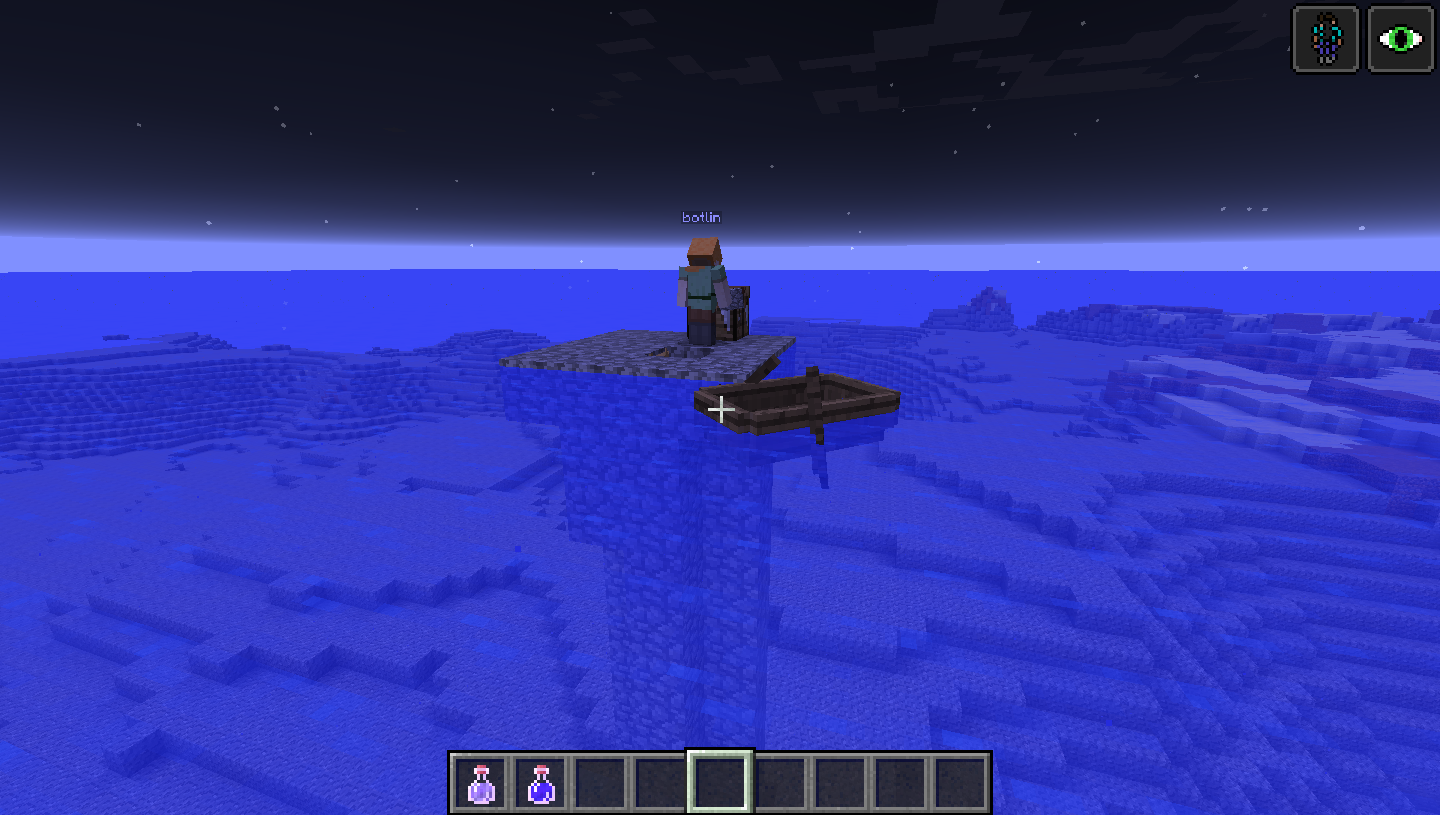Click the green eye status effect icon
Viewport: 1440px width, 815px height.
click(1400, 39)
